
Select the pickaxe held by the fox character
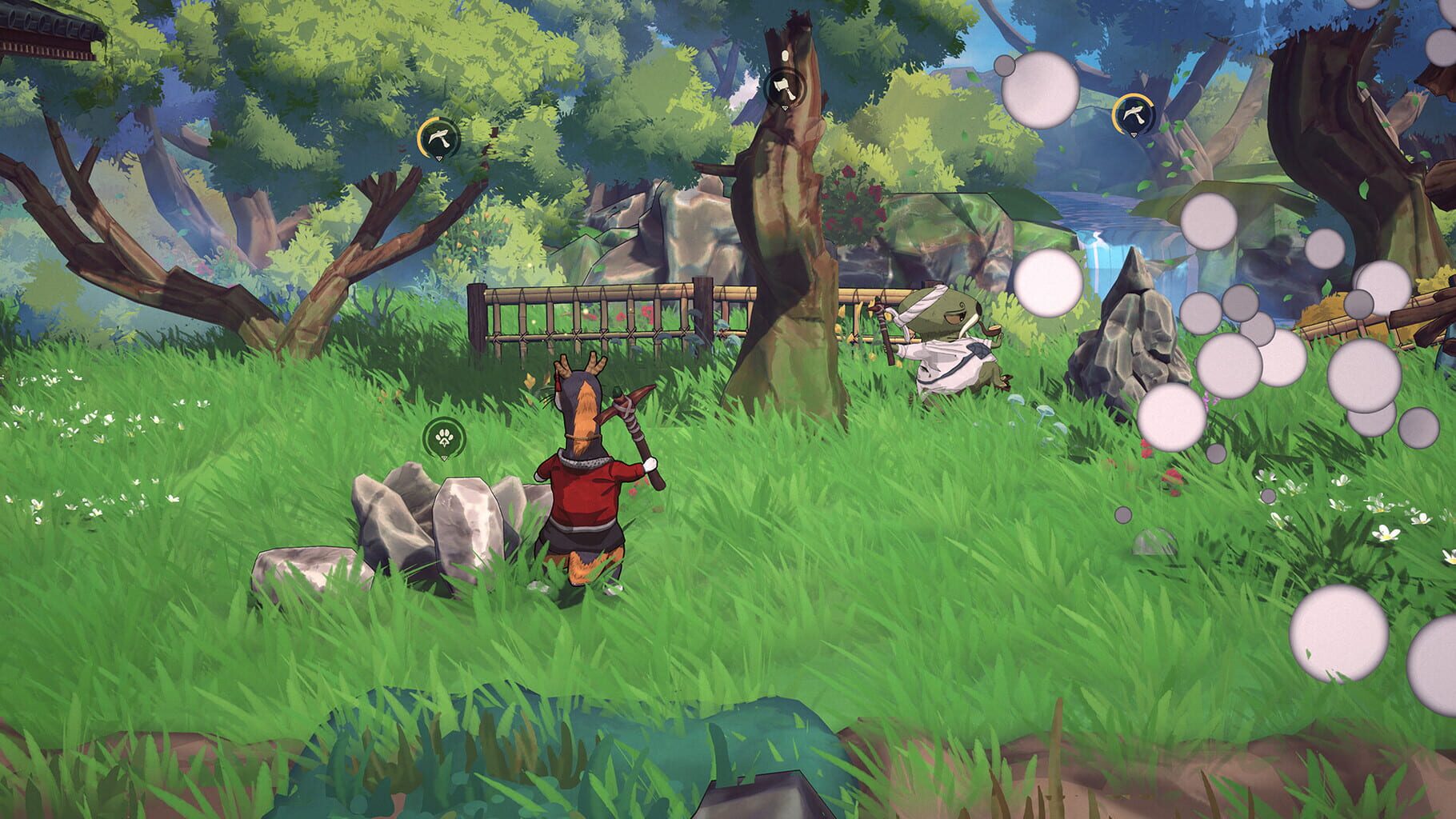coord(632,416)
